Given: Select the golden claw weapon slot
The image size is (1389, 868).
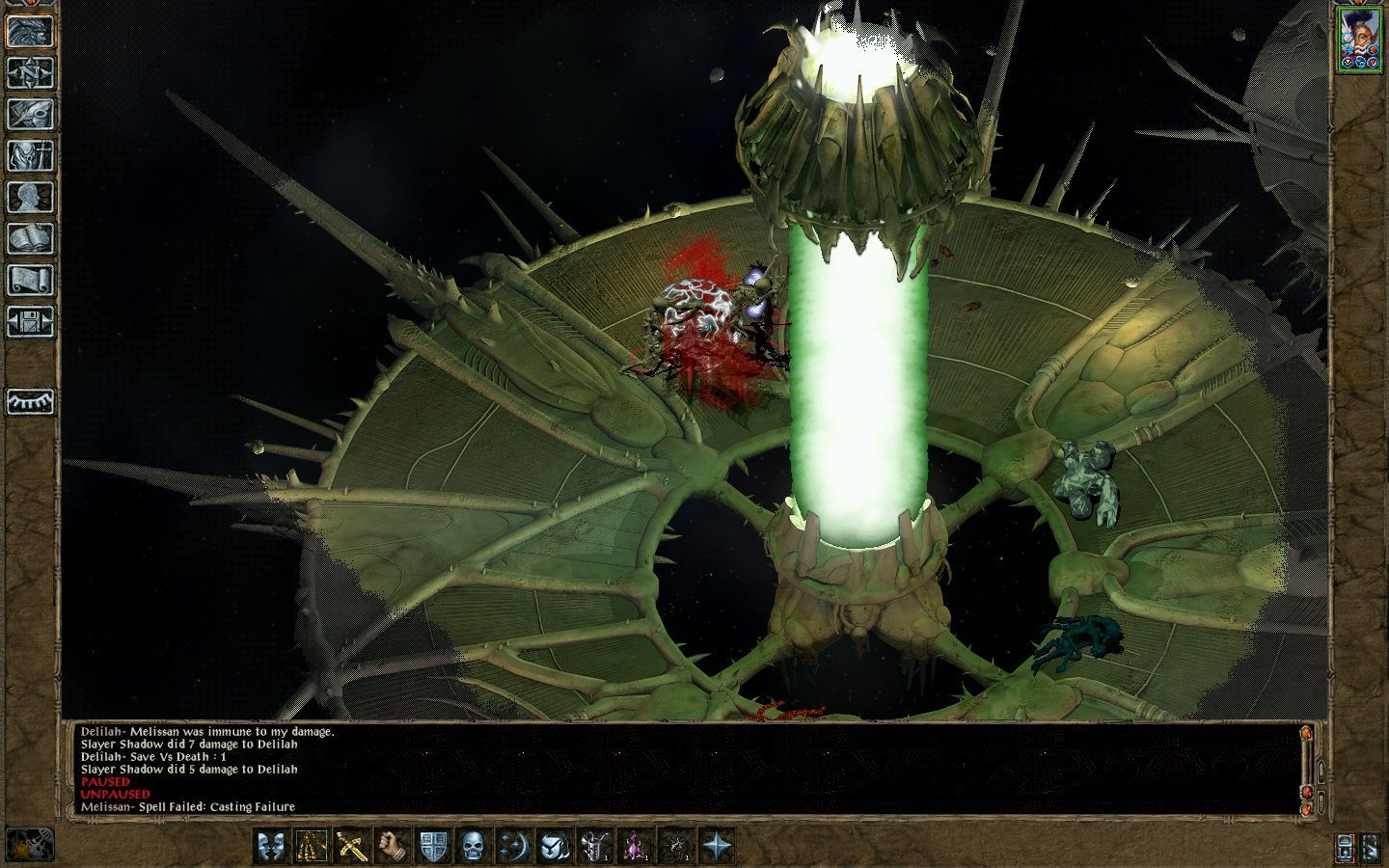Looking at the screenshot, I should click(x=313, y=847).
